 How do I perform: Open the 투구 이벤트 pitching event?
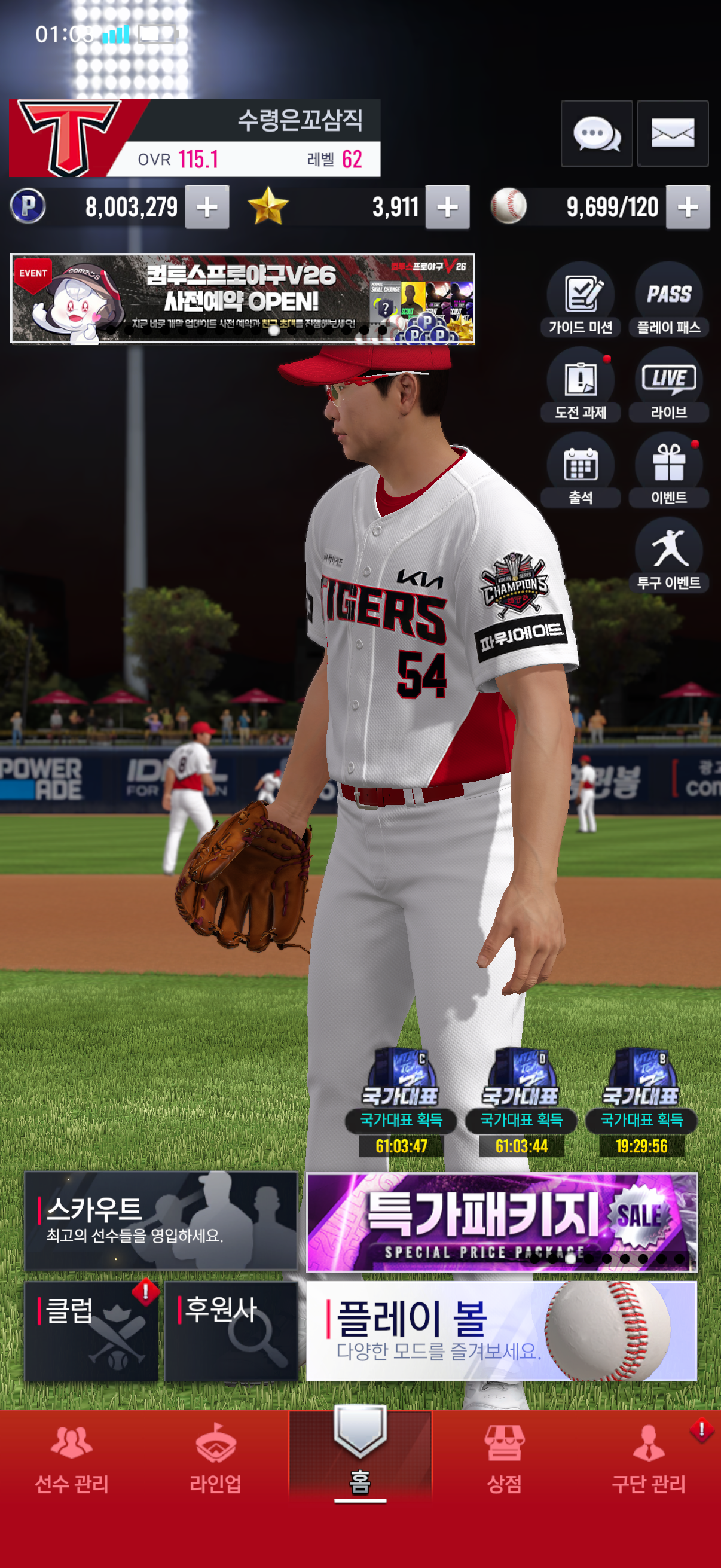[668, 554]
